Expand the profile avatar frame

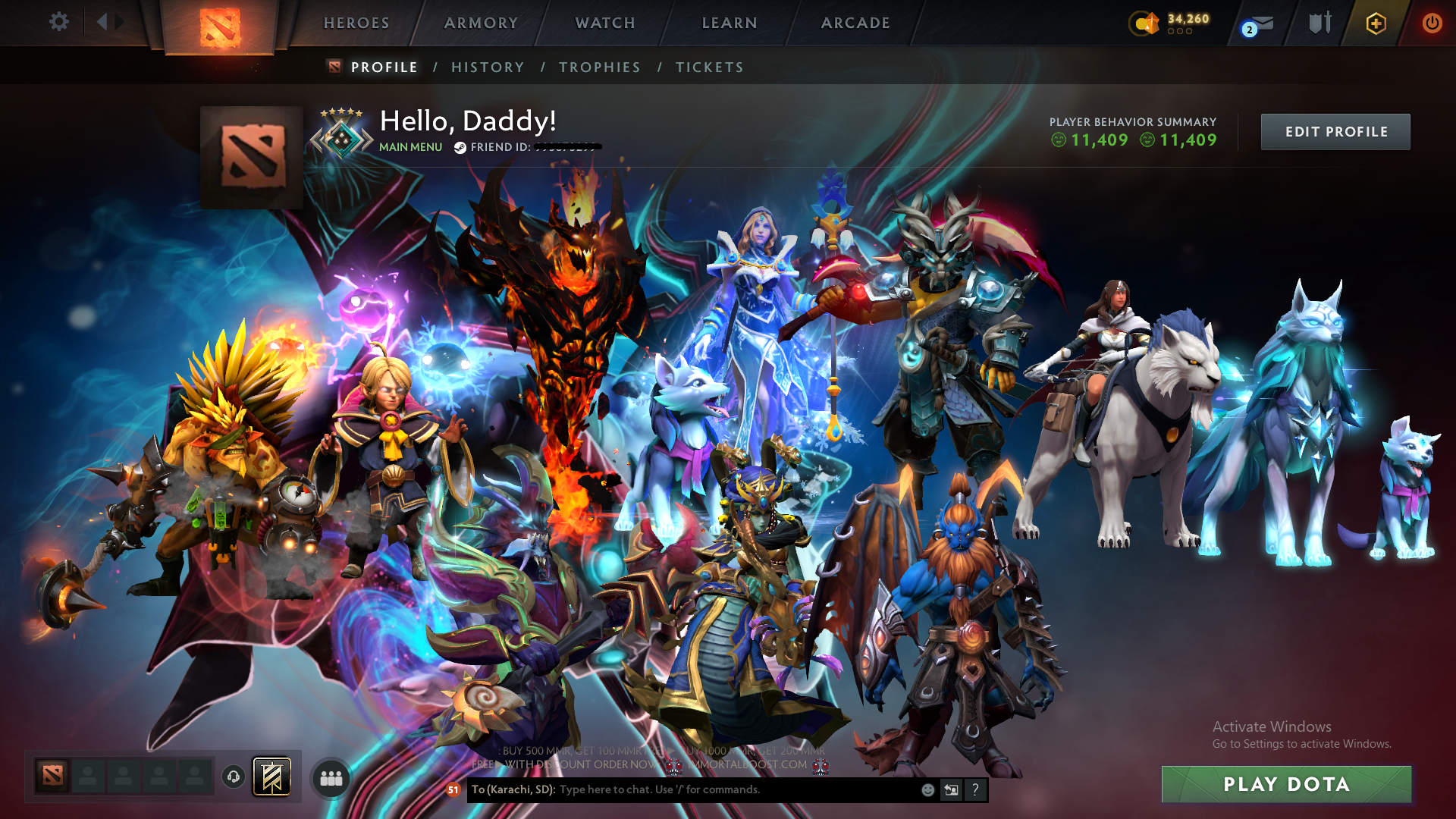point(252,156)
